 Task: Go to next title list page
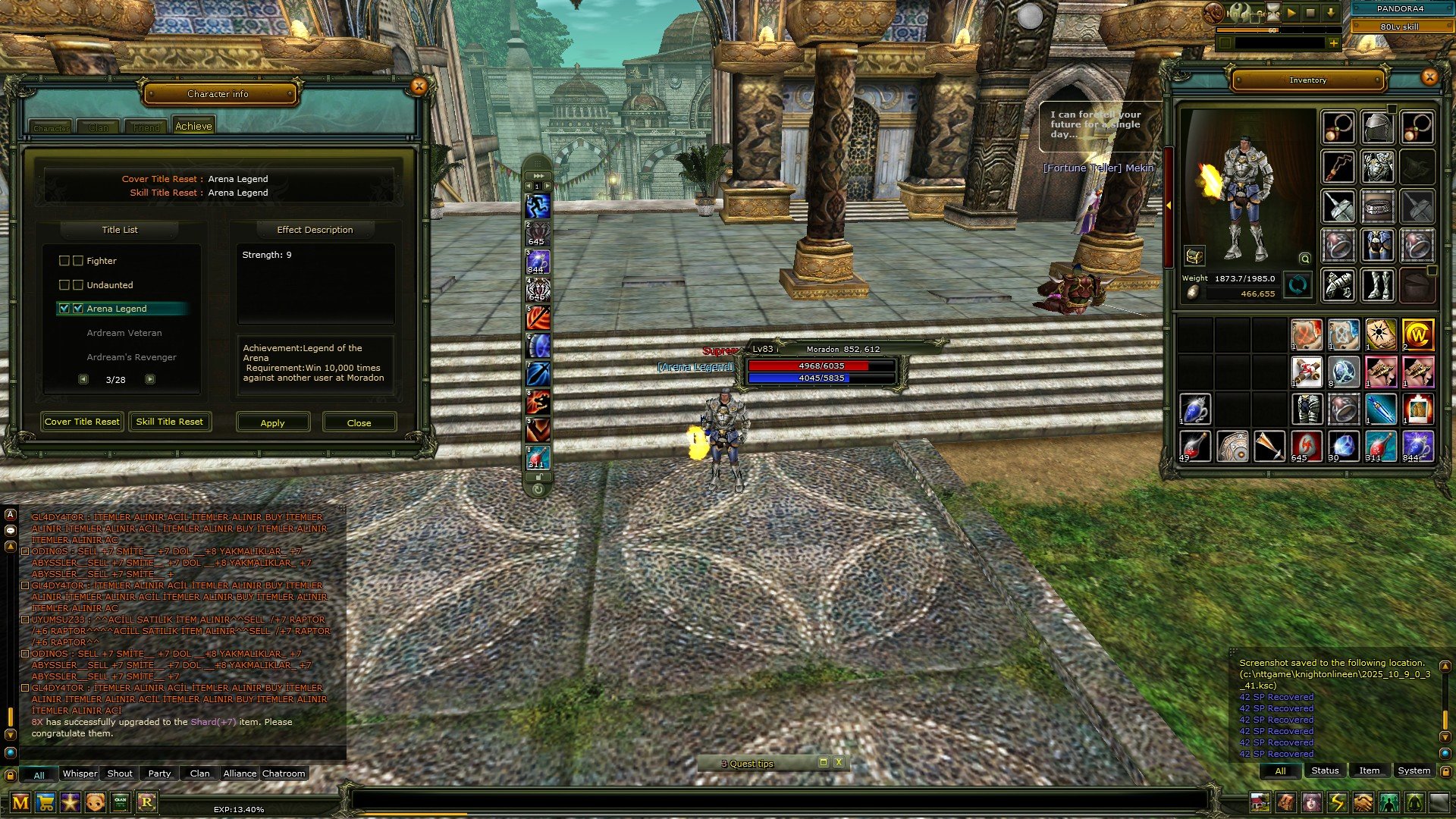coord(150,379)
